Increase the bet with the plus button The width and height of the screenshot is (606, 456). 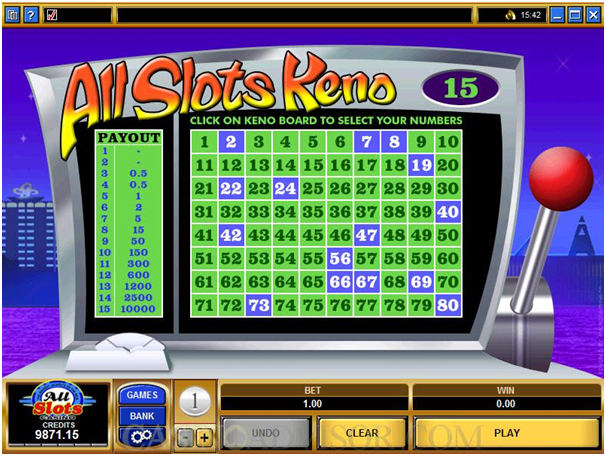point(205,438)
